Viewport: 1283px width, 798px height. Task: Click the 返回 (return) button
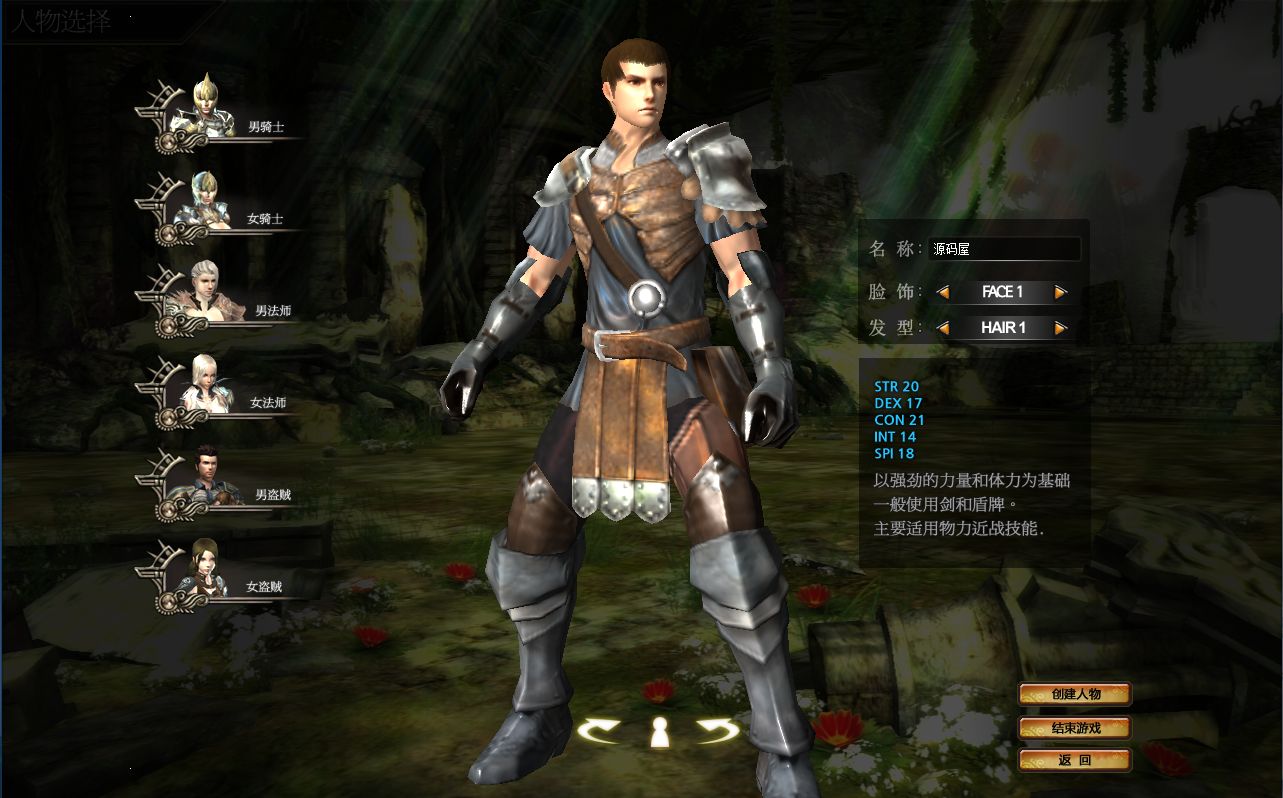pos(1075,760)
